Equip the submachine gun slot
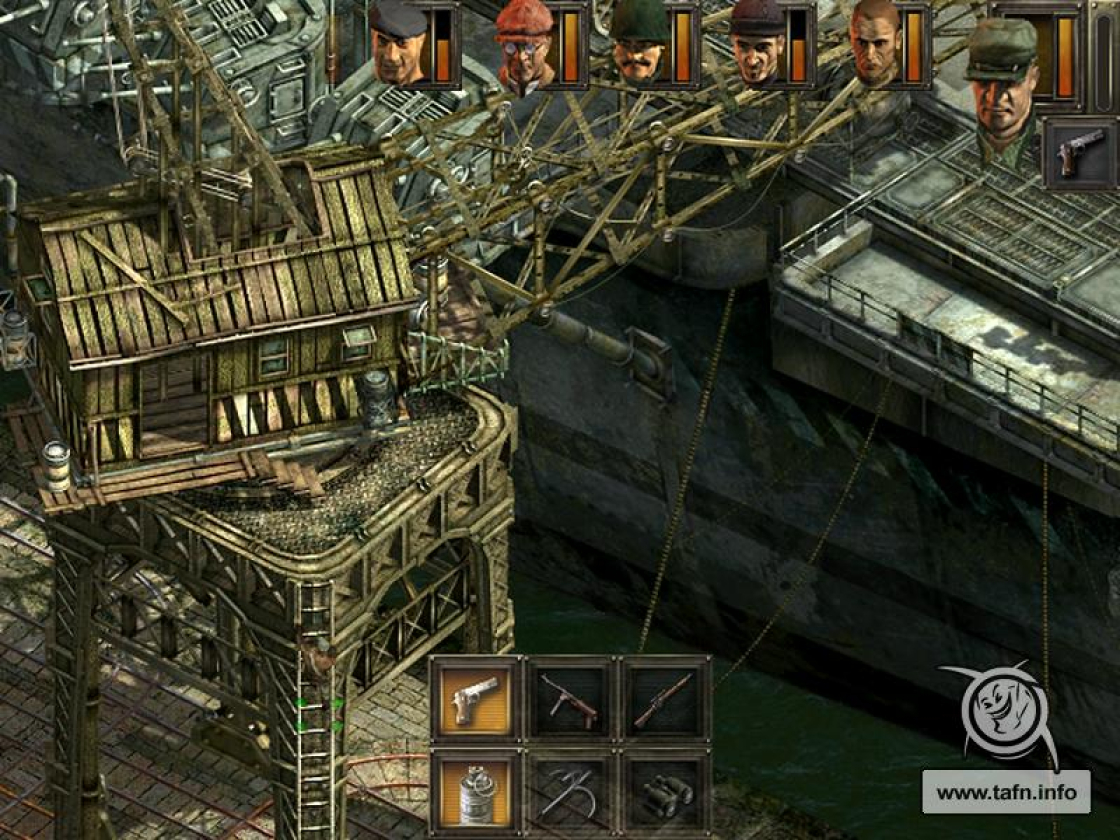 pos(570,699)
